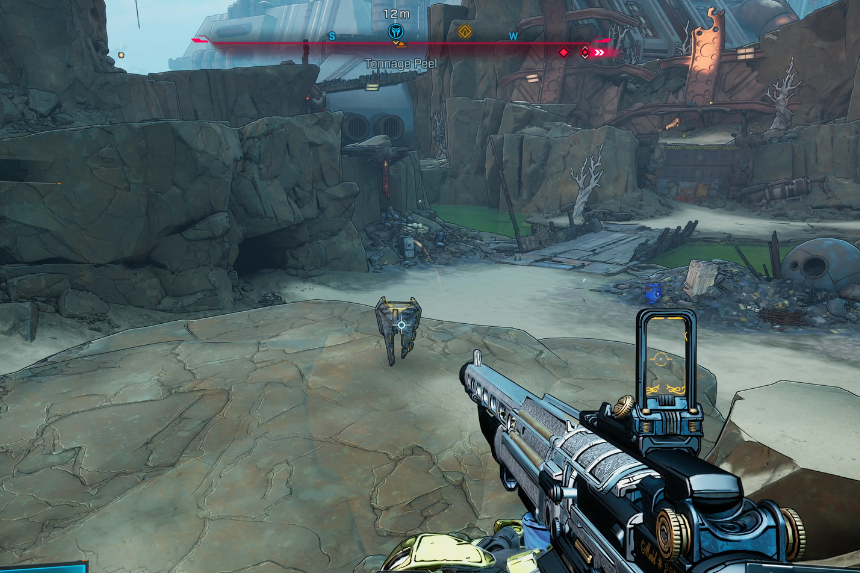Click the orange diamond waypoint on the compass

[x=464, y=32]
